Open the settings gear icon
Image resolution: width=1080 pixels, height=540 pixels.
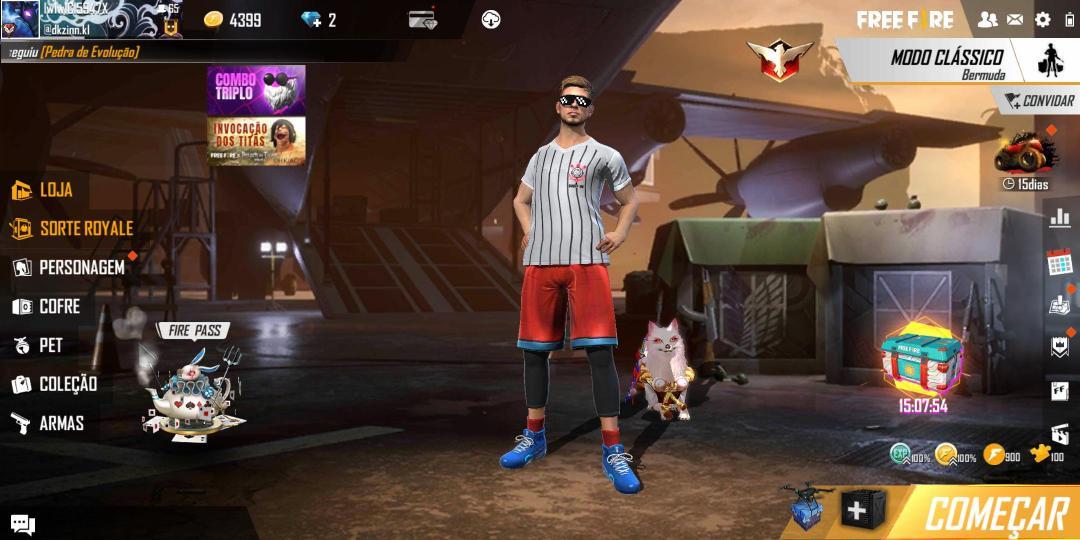click(1043, 19)
